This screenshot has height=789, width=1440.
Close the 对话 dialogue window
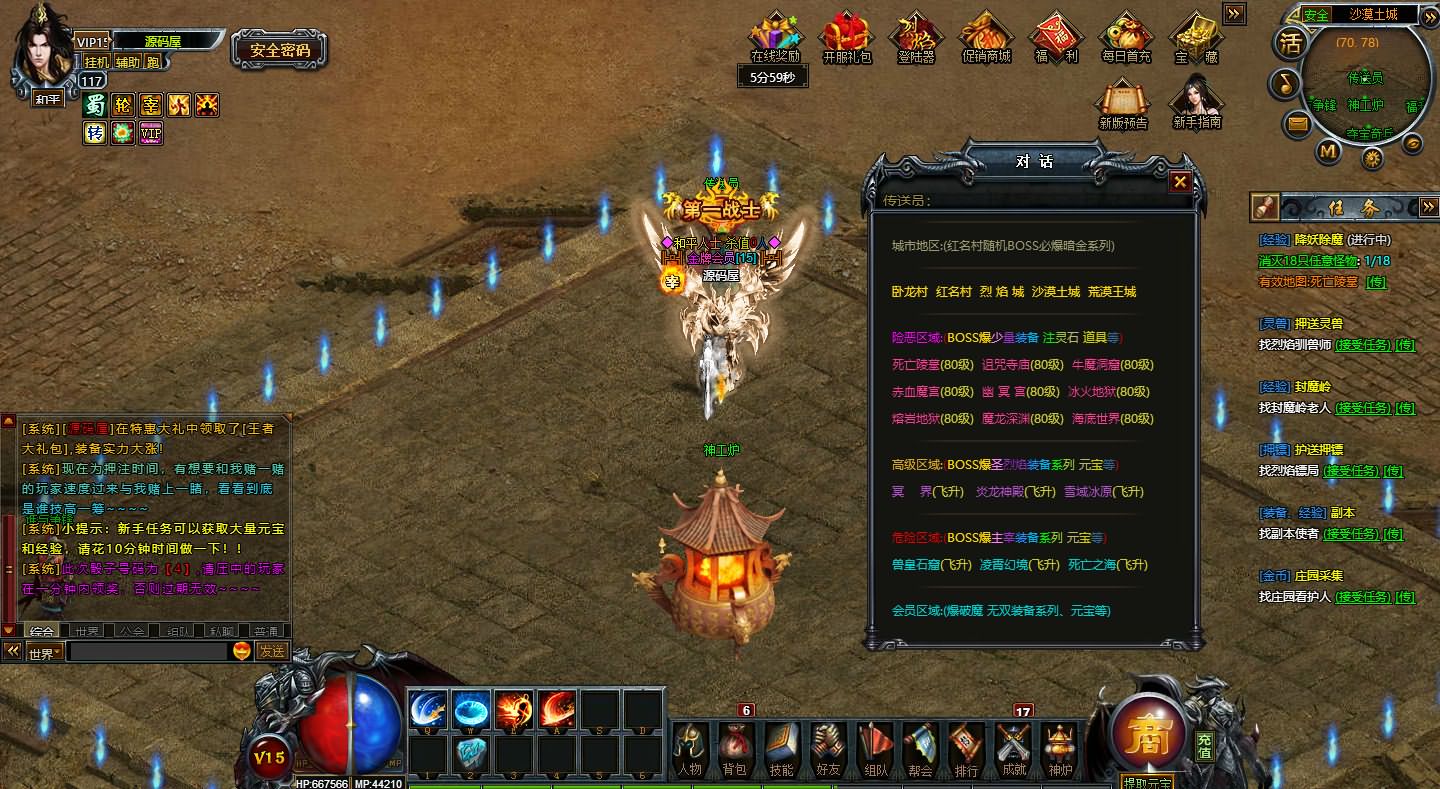click(x=1180, y=182)
